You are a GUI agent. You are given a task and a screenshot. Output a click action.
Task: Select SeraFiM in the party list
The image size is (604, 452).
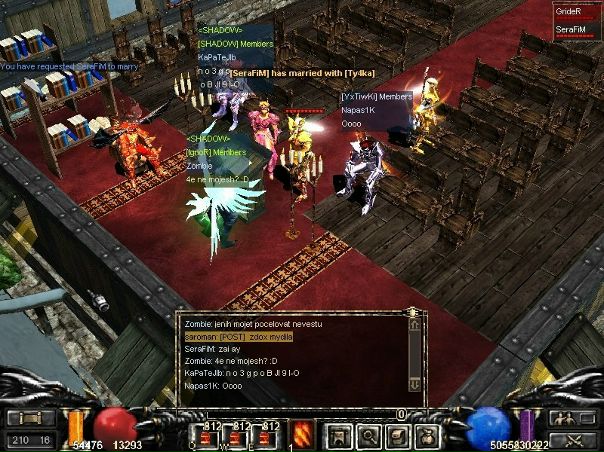(x=571, y=30)
